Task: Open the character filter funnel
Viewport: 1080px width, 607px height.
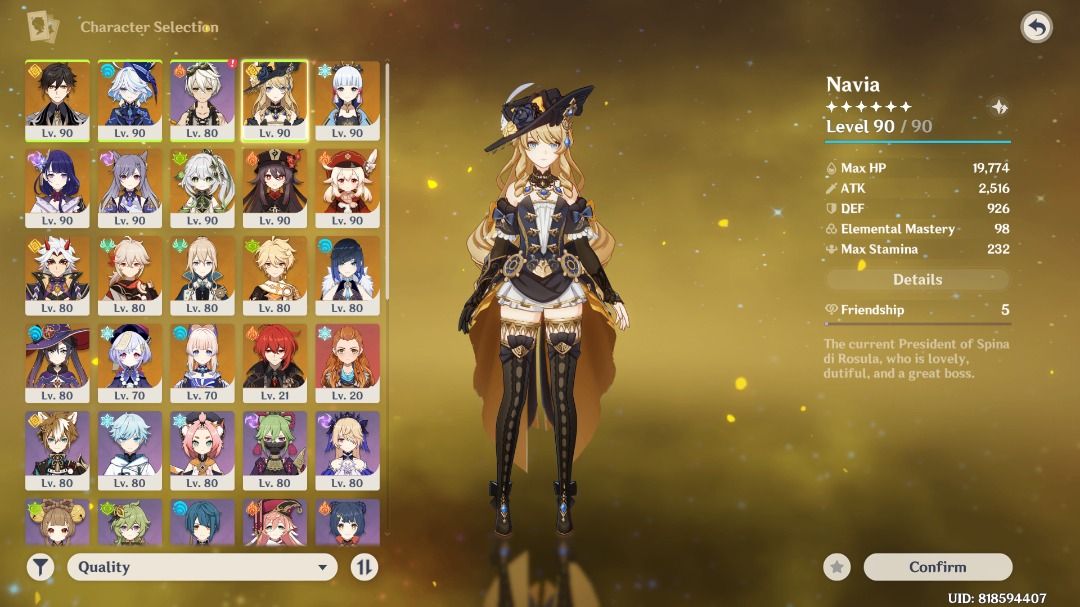Action: tap(40, 567)
